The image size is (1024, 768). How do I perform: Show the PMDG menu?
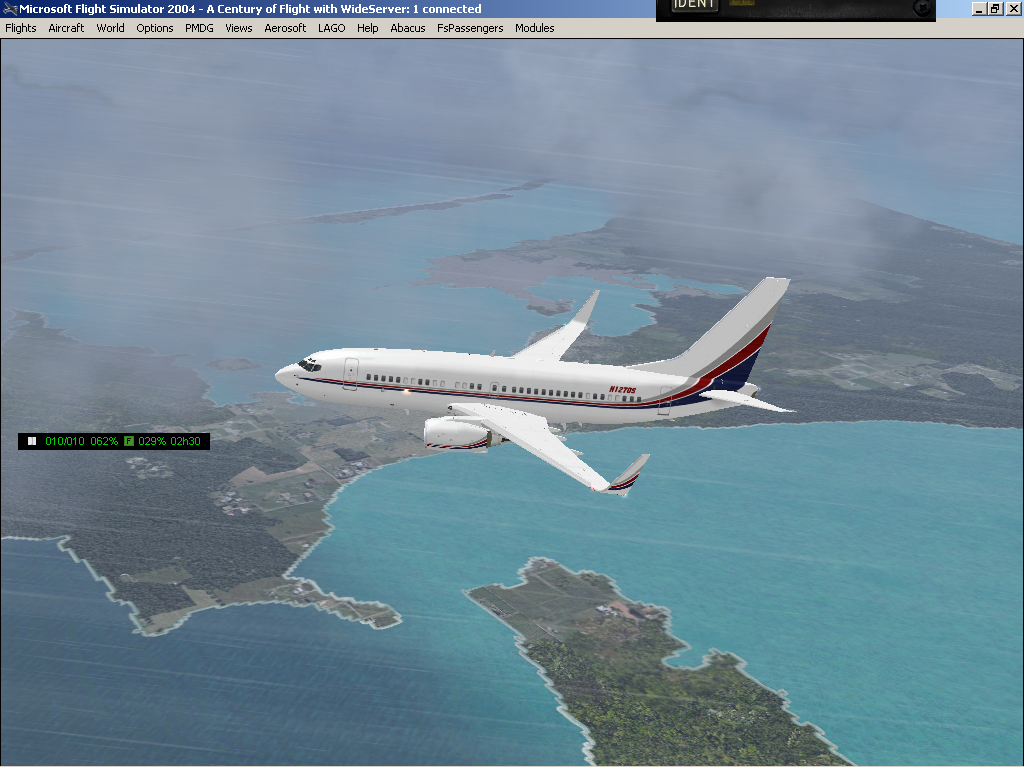[x=199, y=28]
